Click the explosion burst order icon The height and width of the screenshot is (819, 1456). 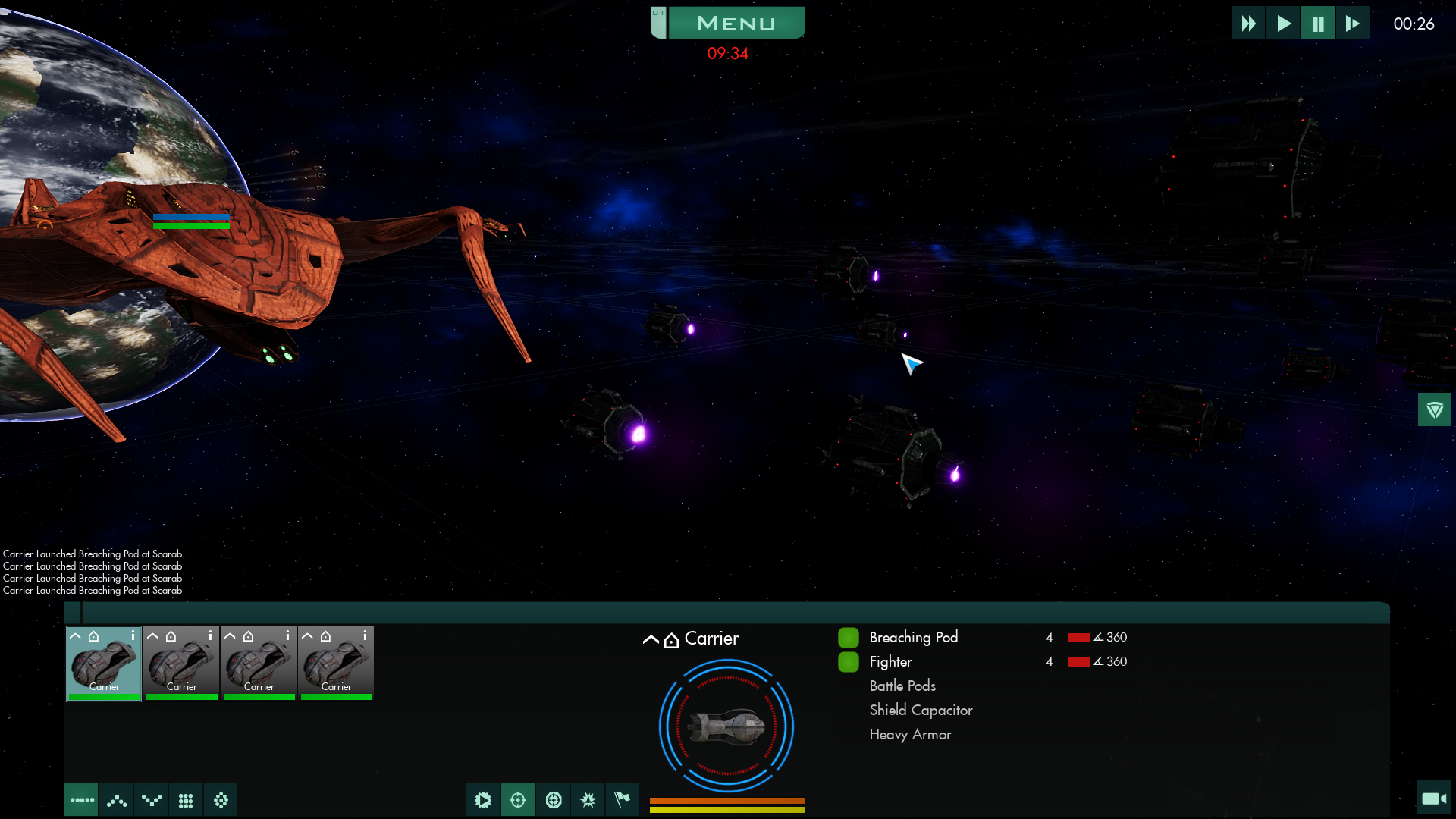pyautogui.click(x=588, y=800)
